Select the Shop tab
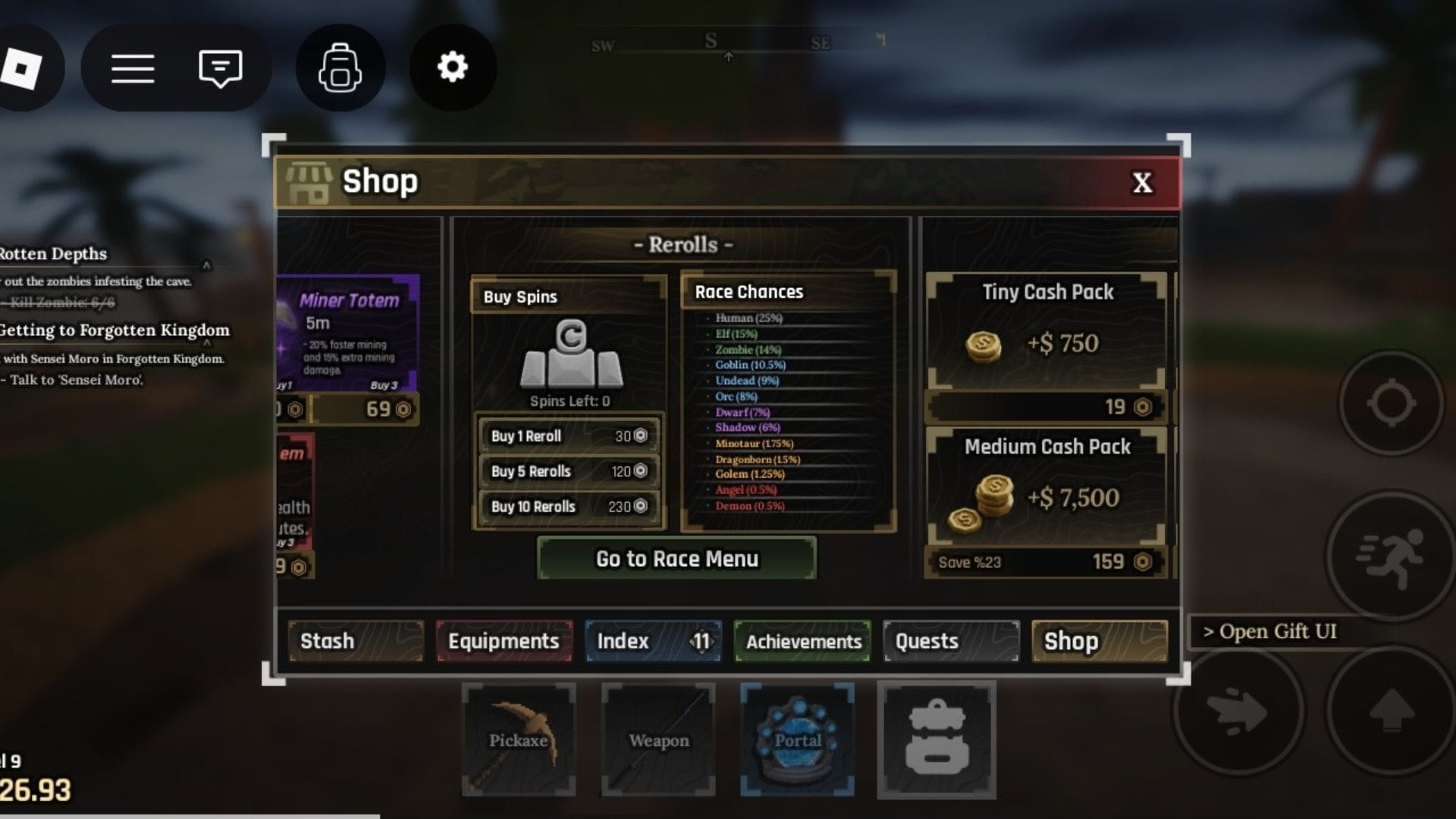This screenshot has width=1456, height=819. pyautogui.click(x=1100, y=641)
